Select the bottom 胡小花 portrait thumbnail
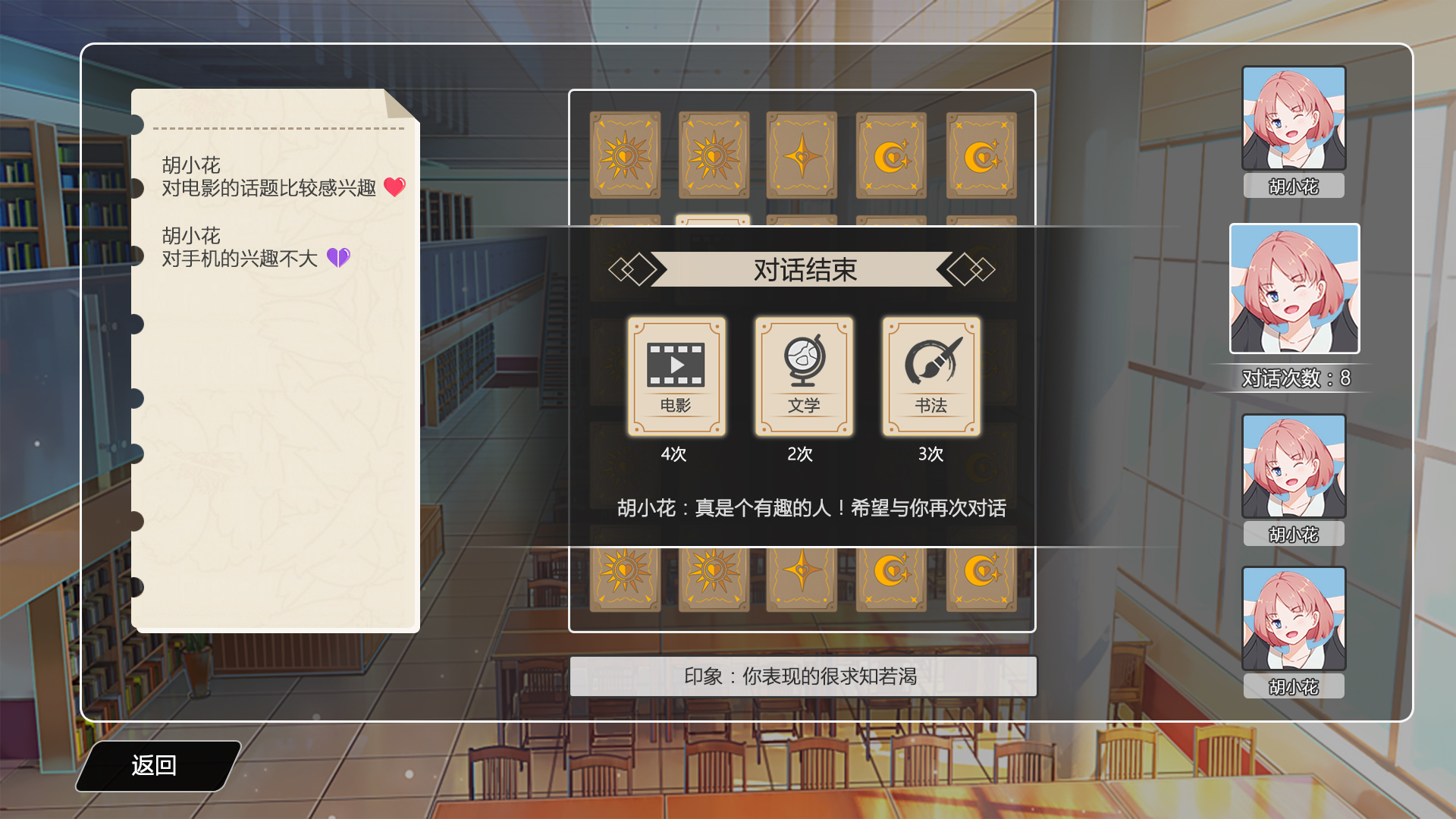 tap(1294, 618)
